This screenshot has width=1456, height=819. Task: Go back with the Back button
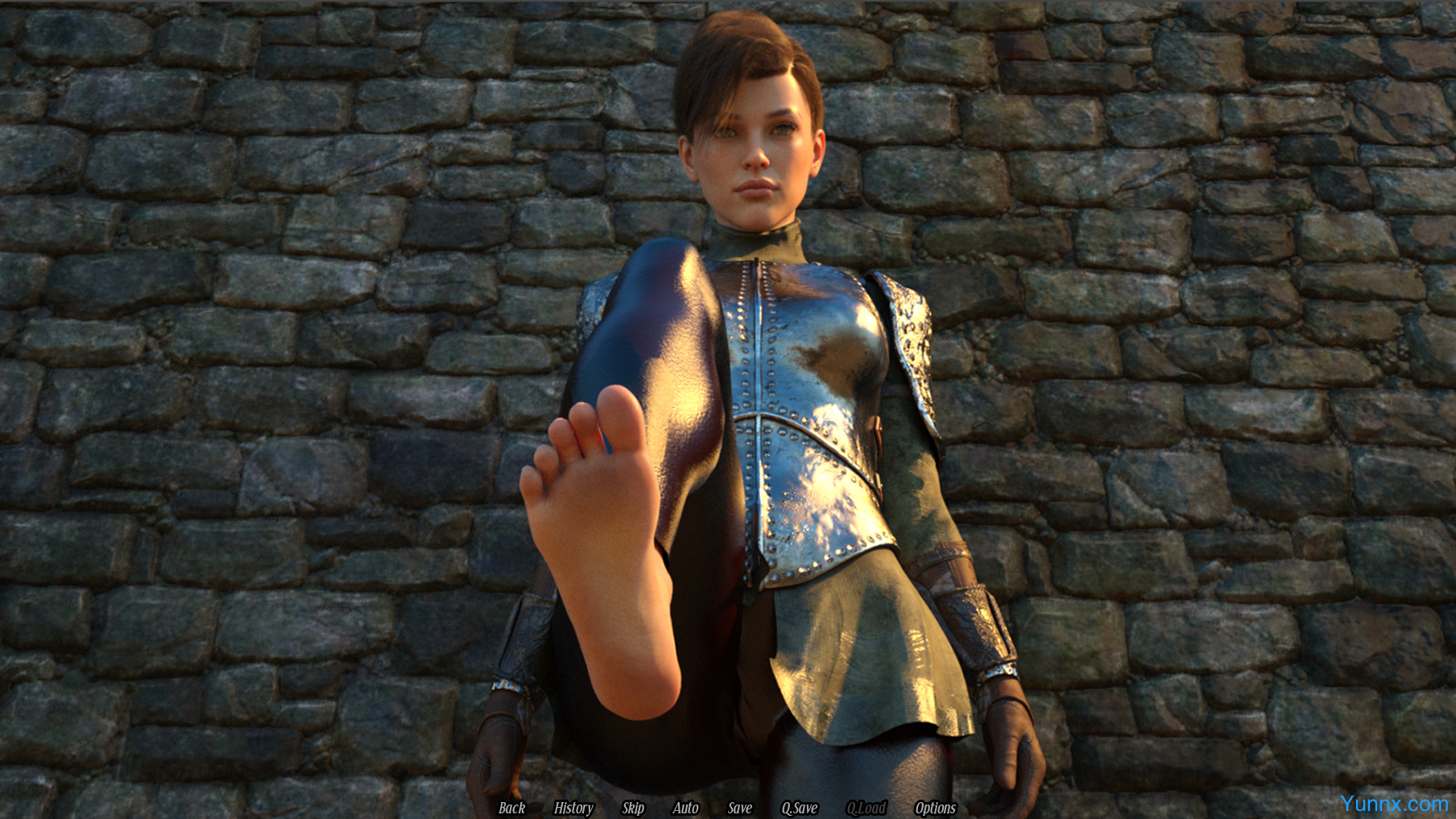click(x=511, y=808)
